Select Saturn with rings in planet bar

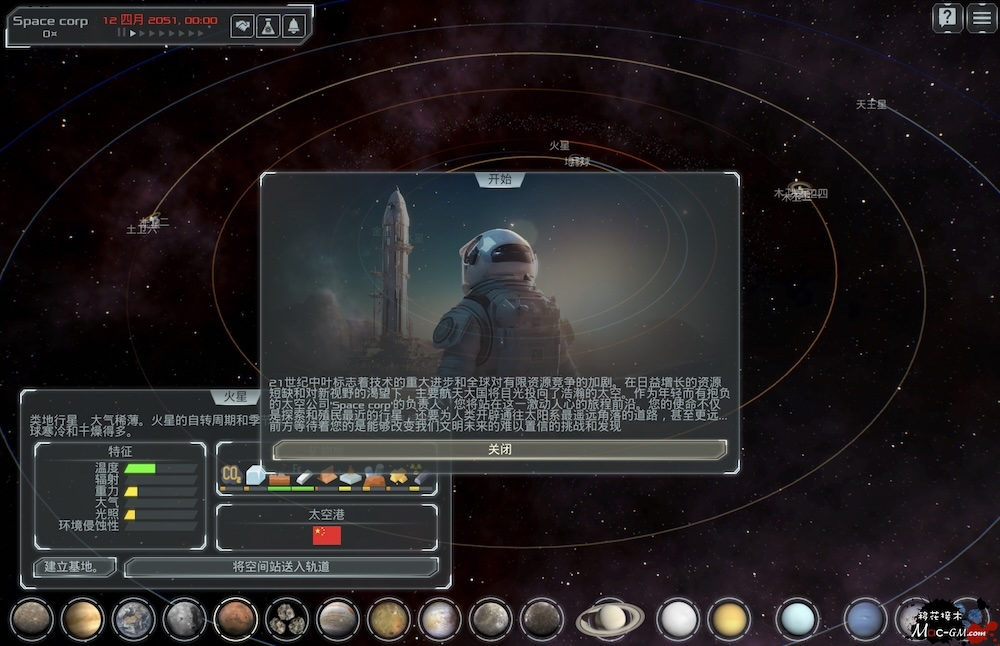[609, 619]
